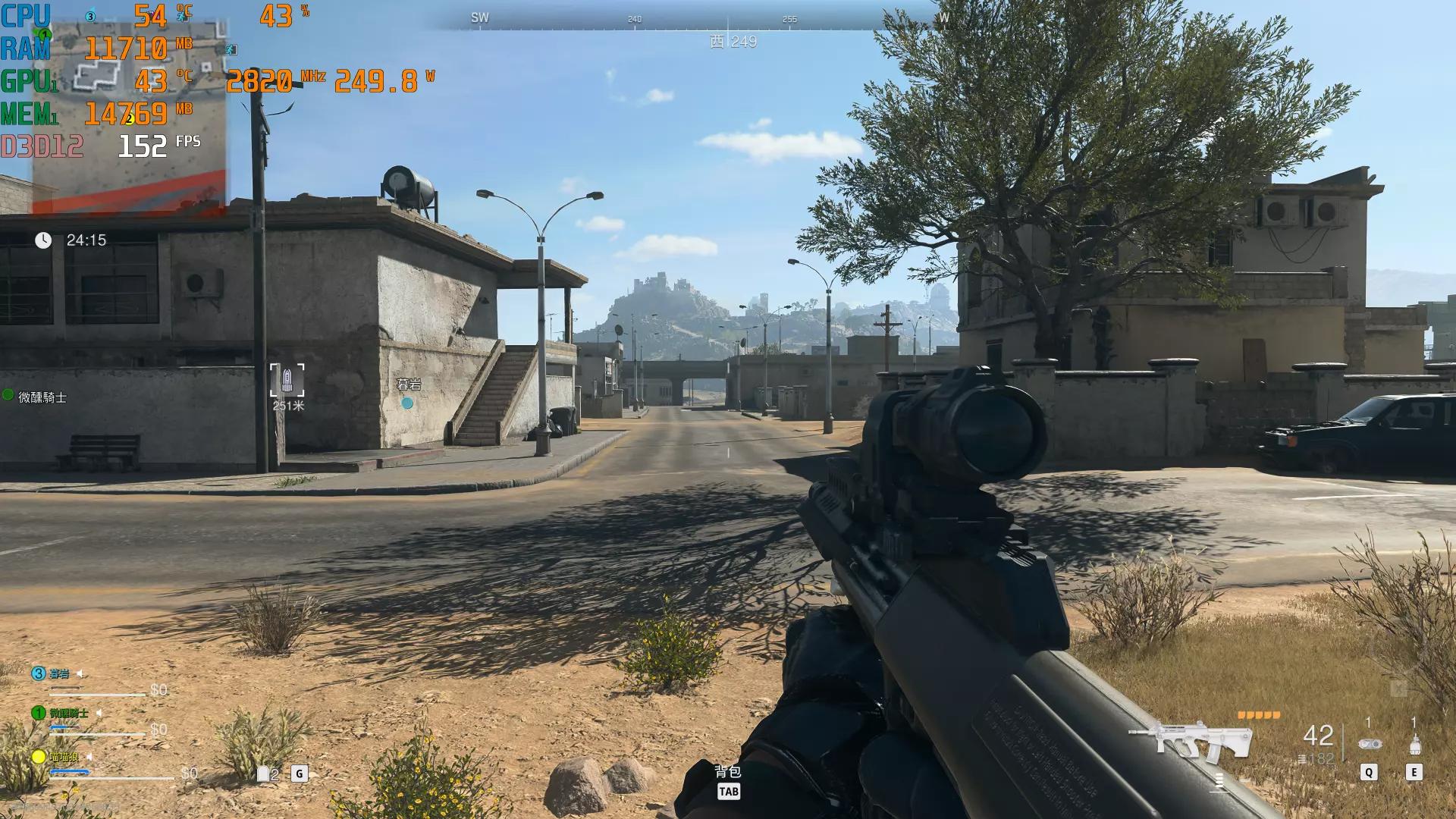Toggle the speaker icon beside 喵喵狼
Viewport: 1456px width, 819px height.
coord(89,757)
